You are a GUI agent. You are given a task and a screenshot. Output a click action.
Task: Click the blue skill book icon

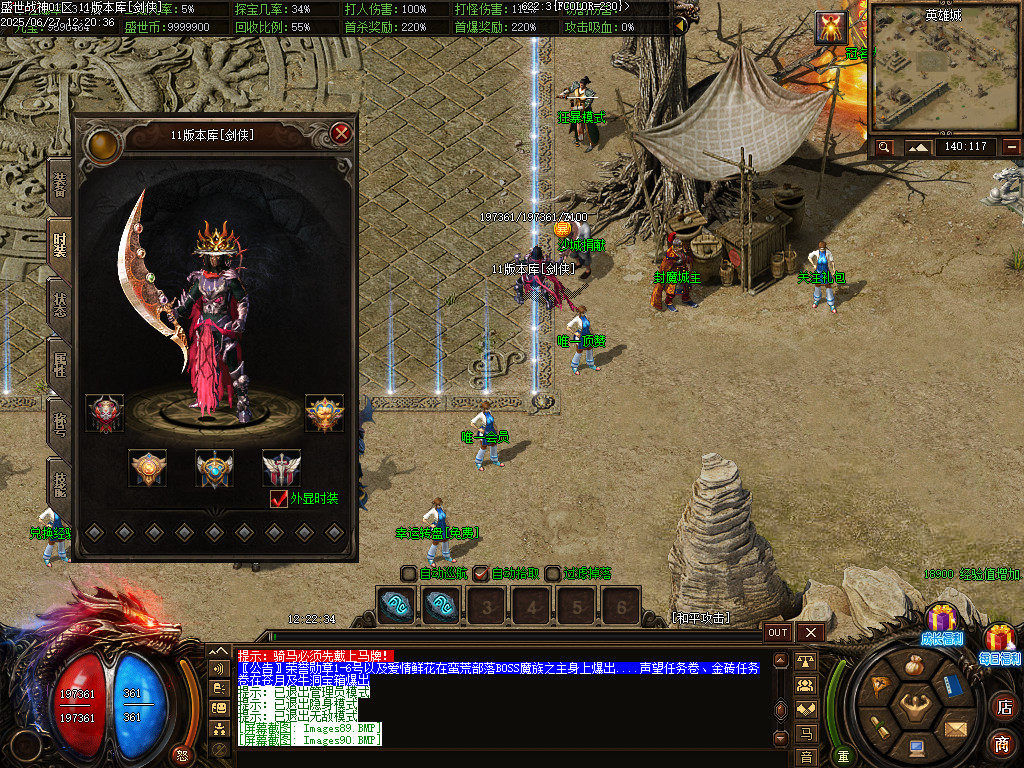coord(952,687)
